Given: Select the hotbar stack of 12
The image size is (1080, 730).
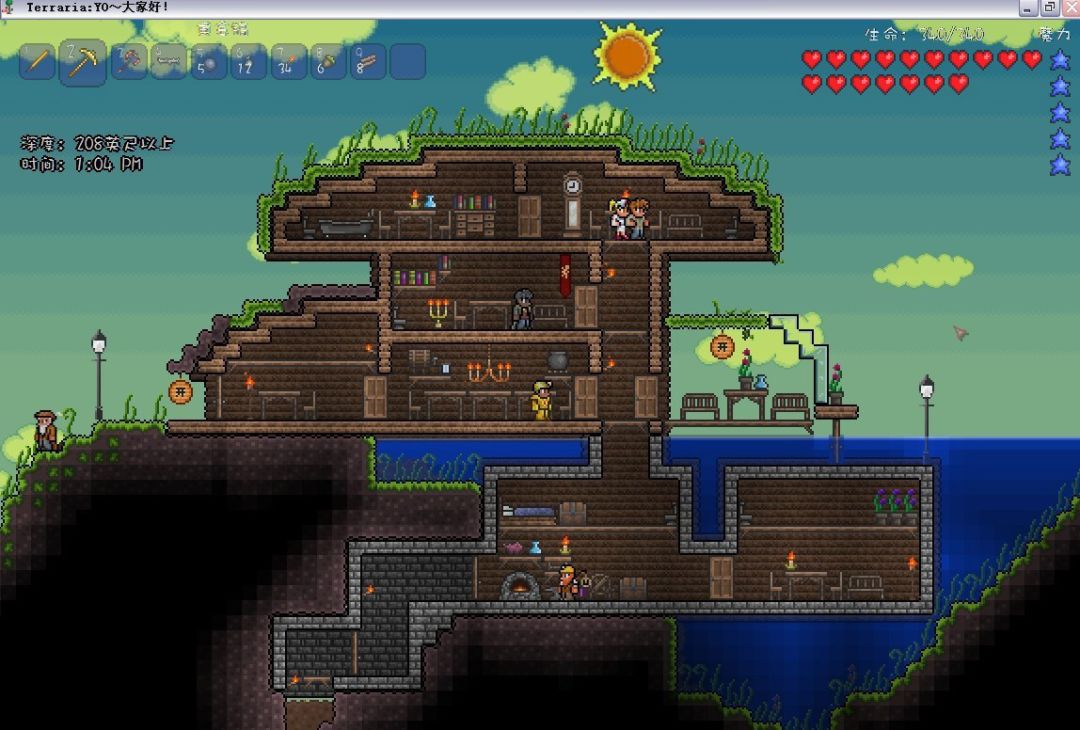Looking at the screenshot, I should pyautogui.click(x=248, y=62).
